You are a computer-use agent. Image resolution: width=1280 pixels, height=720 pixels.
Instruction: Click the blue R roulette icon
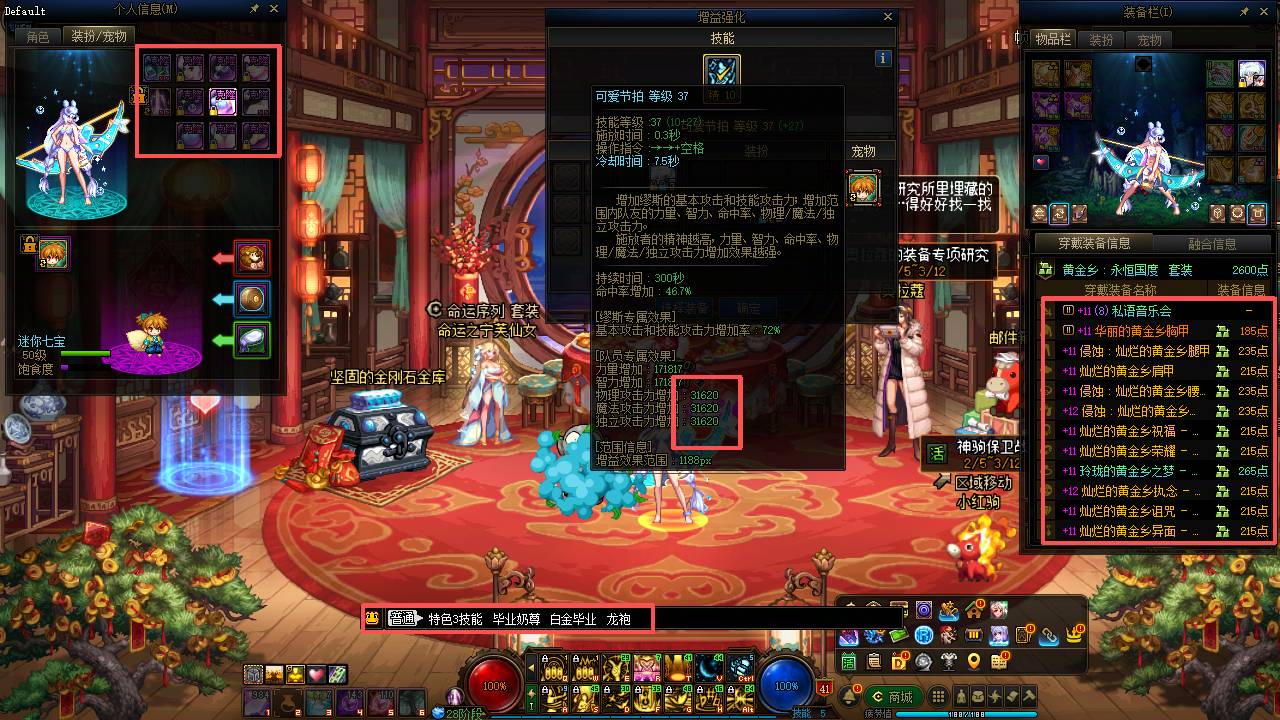(x=923, y=635)
